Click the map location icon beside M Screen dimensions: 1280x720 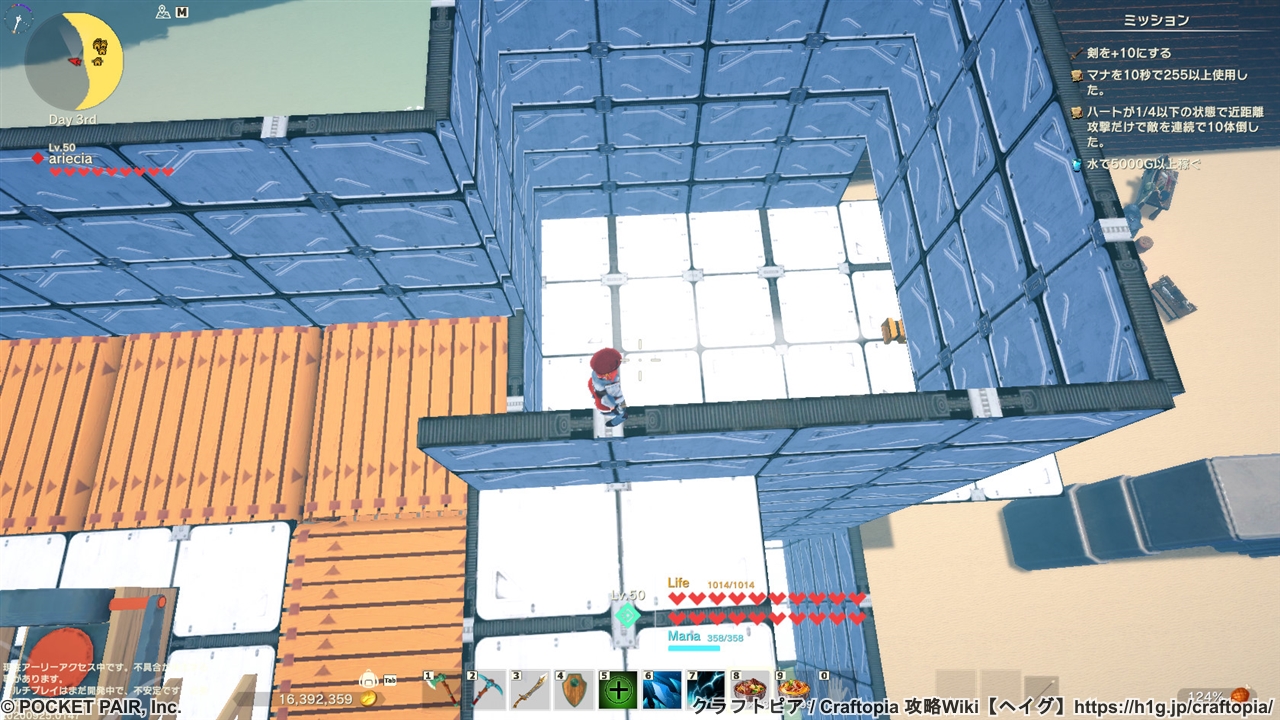pyautogui.click(x=162, y=13)
